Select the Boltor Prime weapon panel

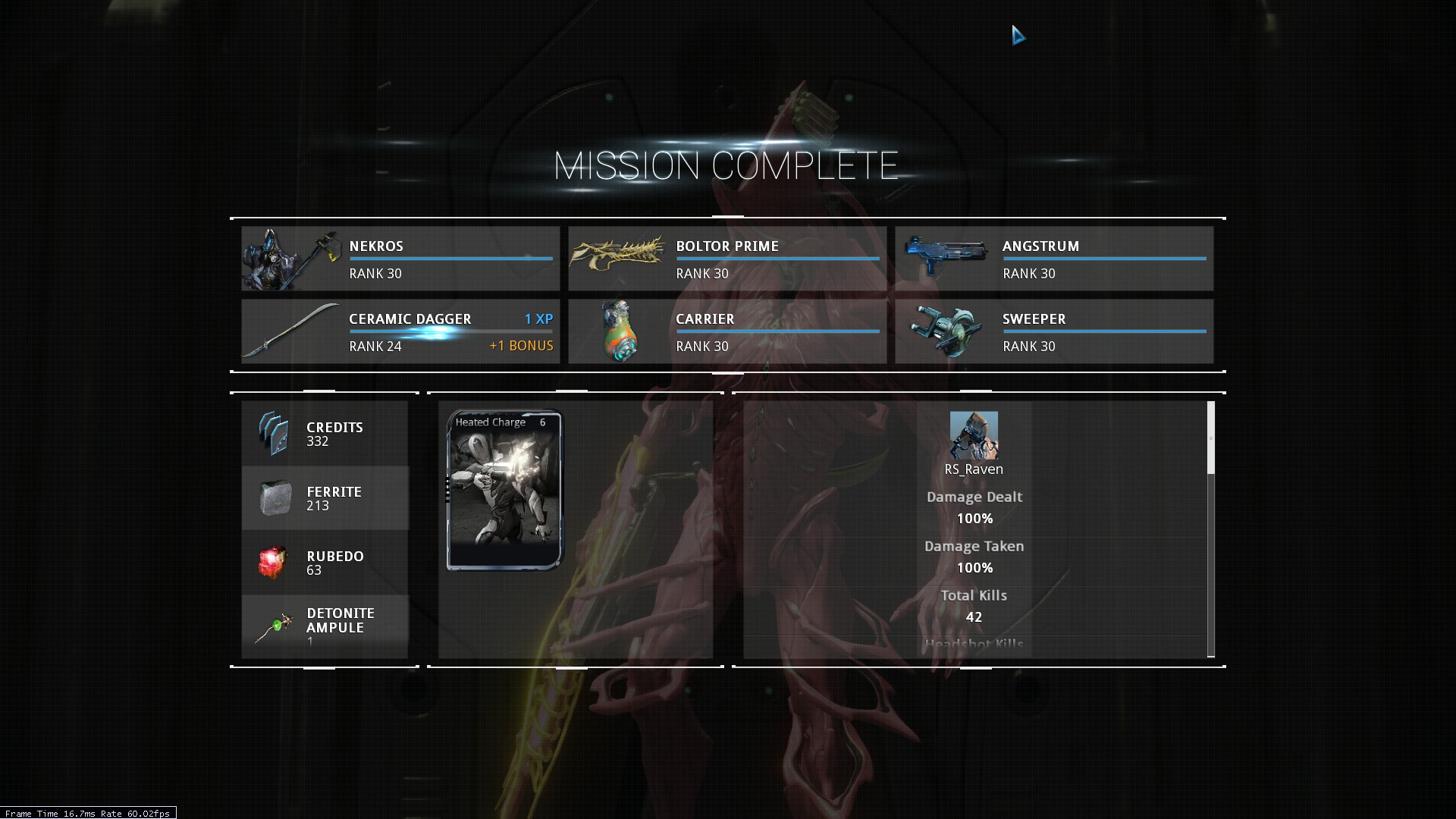(726, 259)
